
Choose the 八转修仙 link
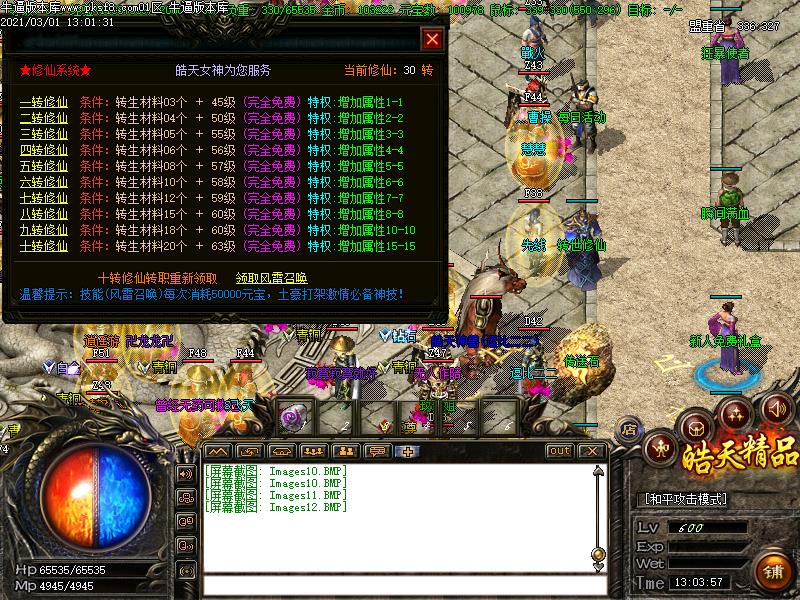(44, 214)
